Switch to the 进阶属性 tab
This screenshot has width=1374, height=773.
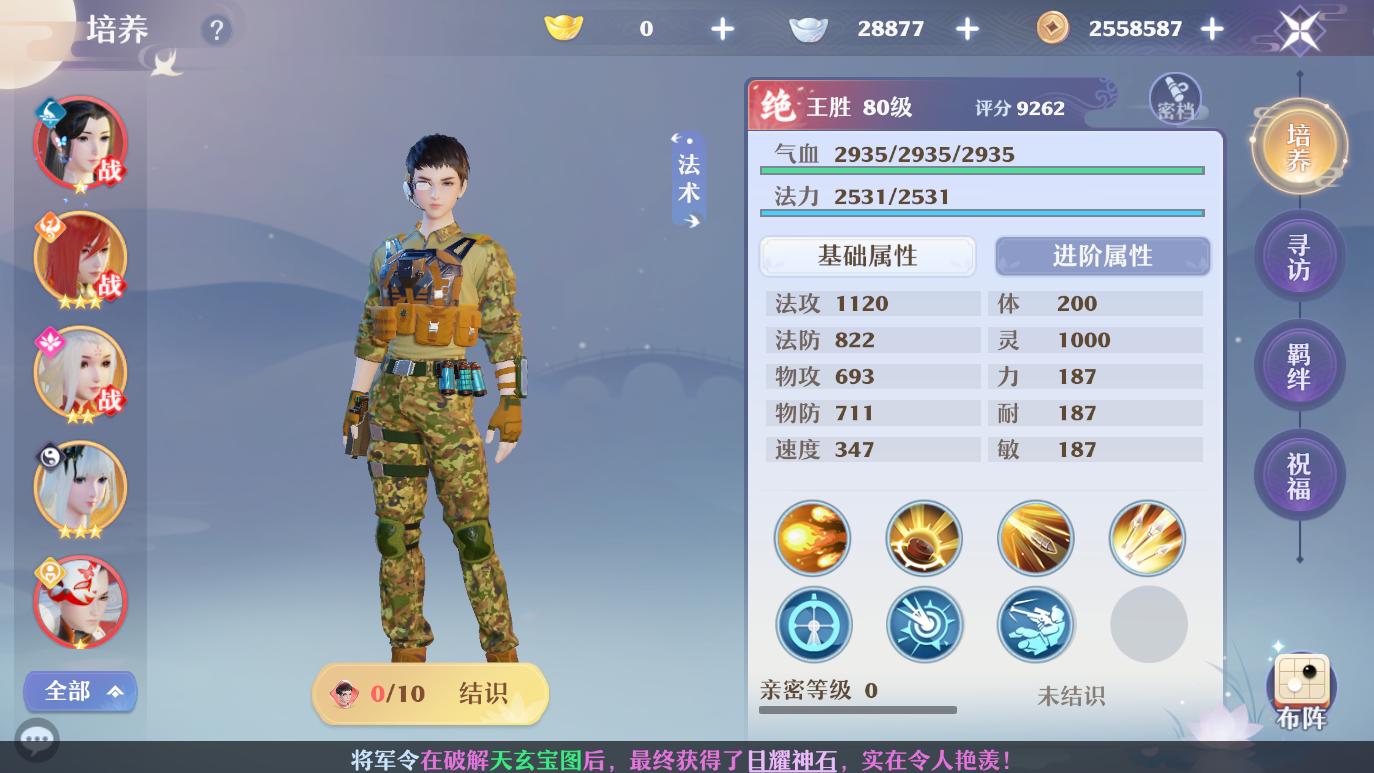pyautogui.click(x=1102, y=256)
